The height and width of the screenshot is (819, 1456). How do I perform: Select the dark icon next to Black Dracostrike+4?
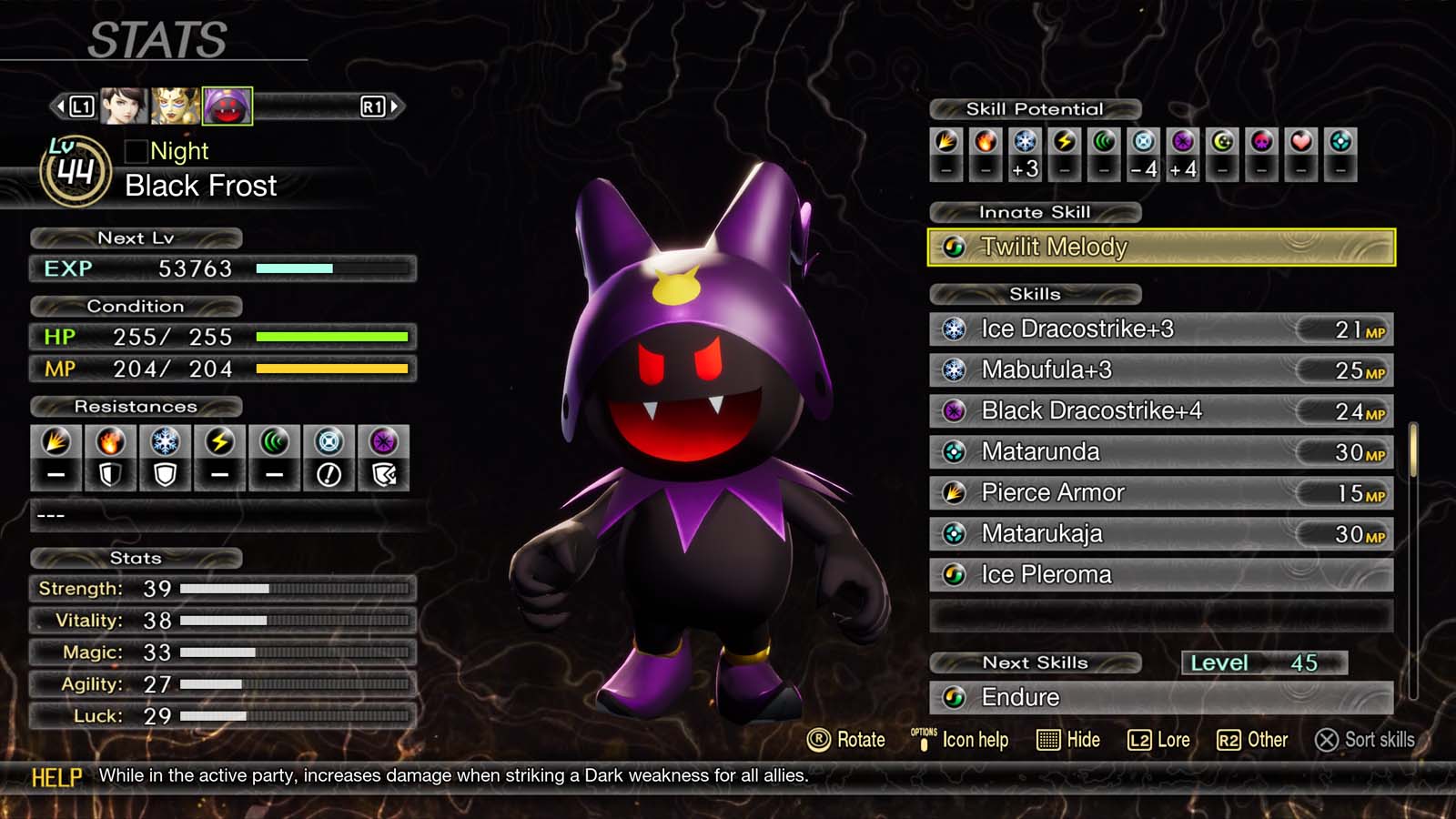tap(955, 410)
